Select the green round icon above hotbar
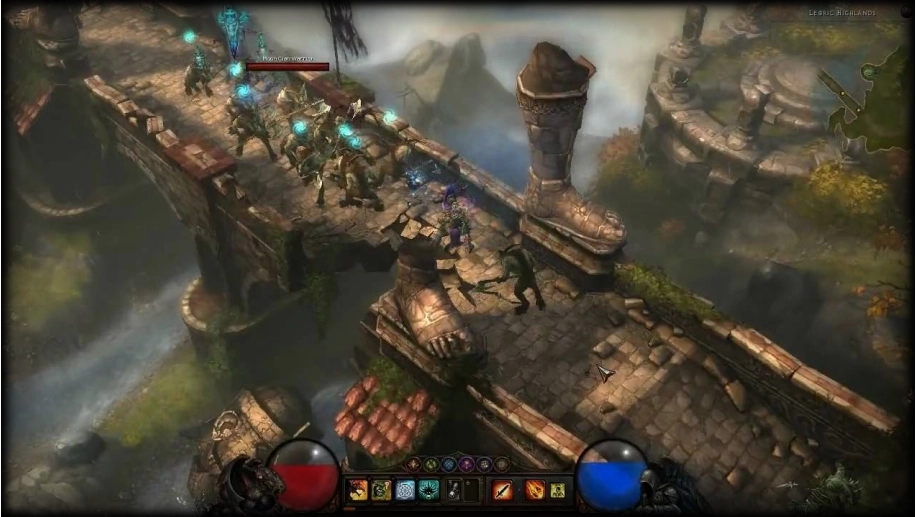Viewport: 916px width, 517px height. coord(431,464)
